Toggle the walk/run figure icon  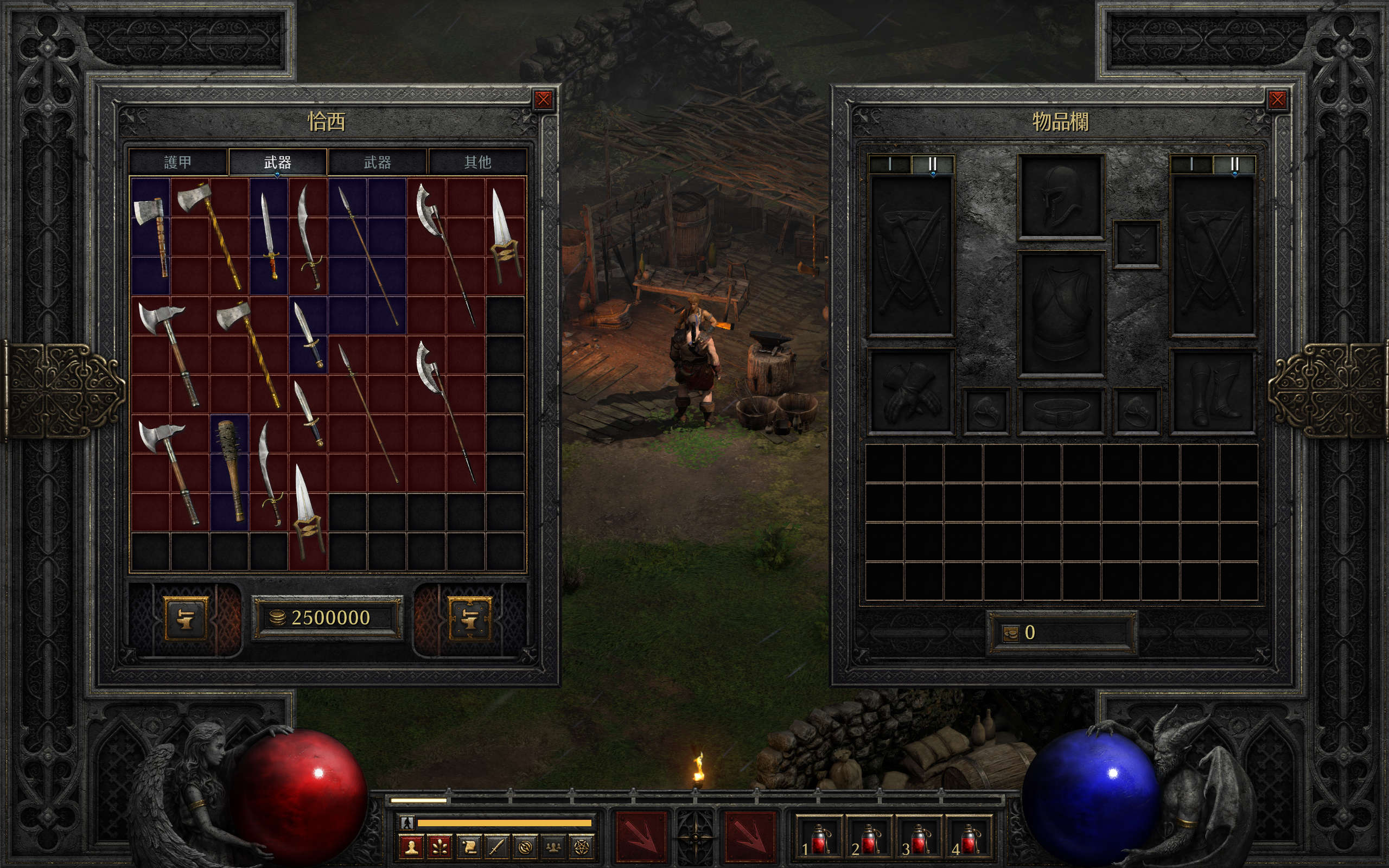click(x=407, y=822)
